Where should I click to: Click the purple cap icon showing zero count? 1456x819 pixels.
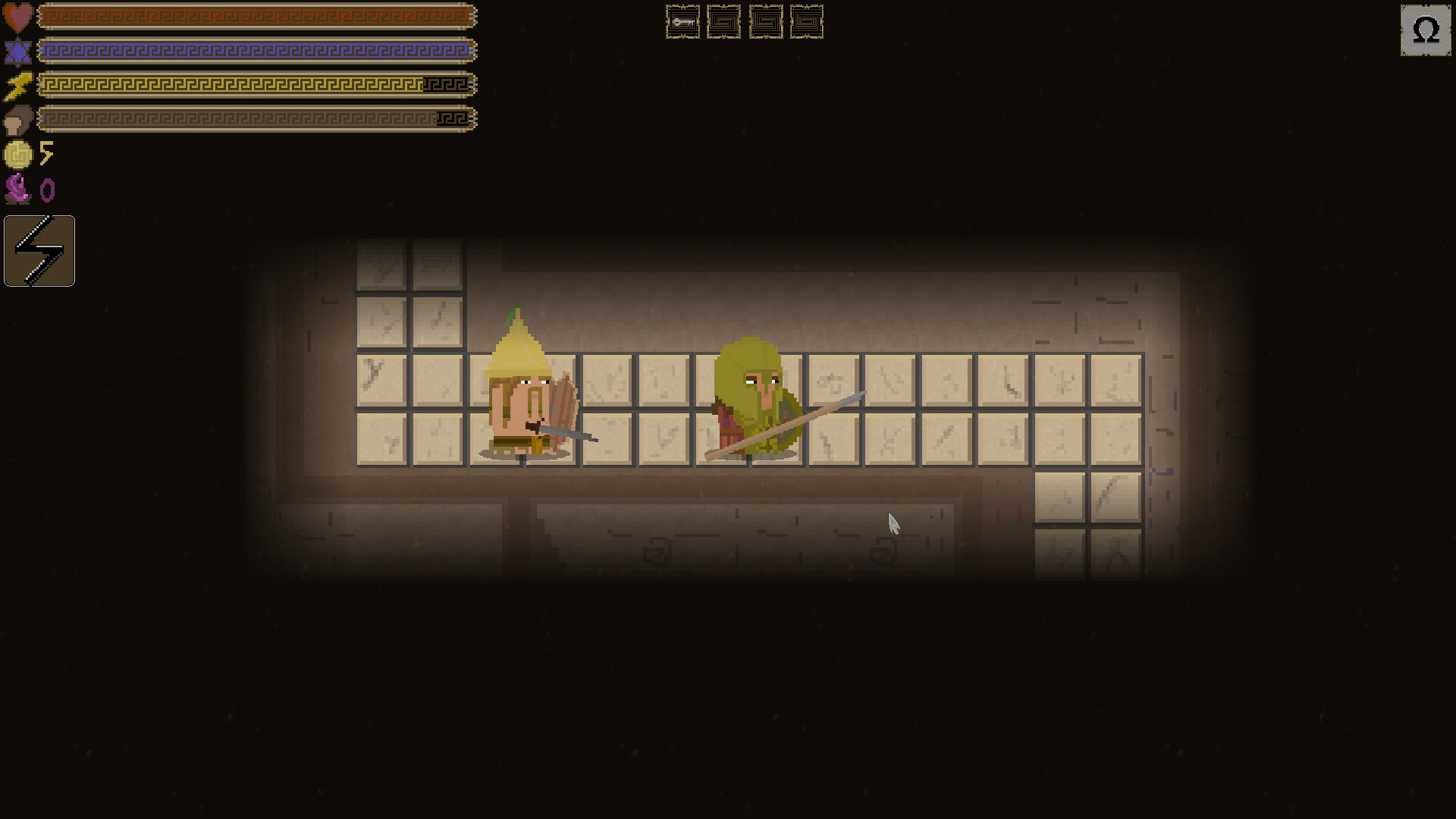[x=19, y=189]
